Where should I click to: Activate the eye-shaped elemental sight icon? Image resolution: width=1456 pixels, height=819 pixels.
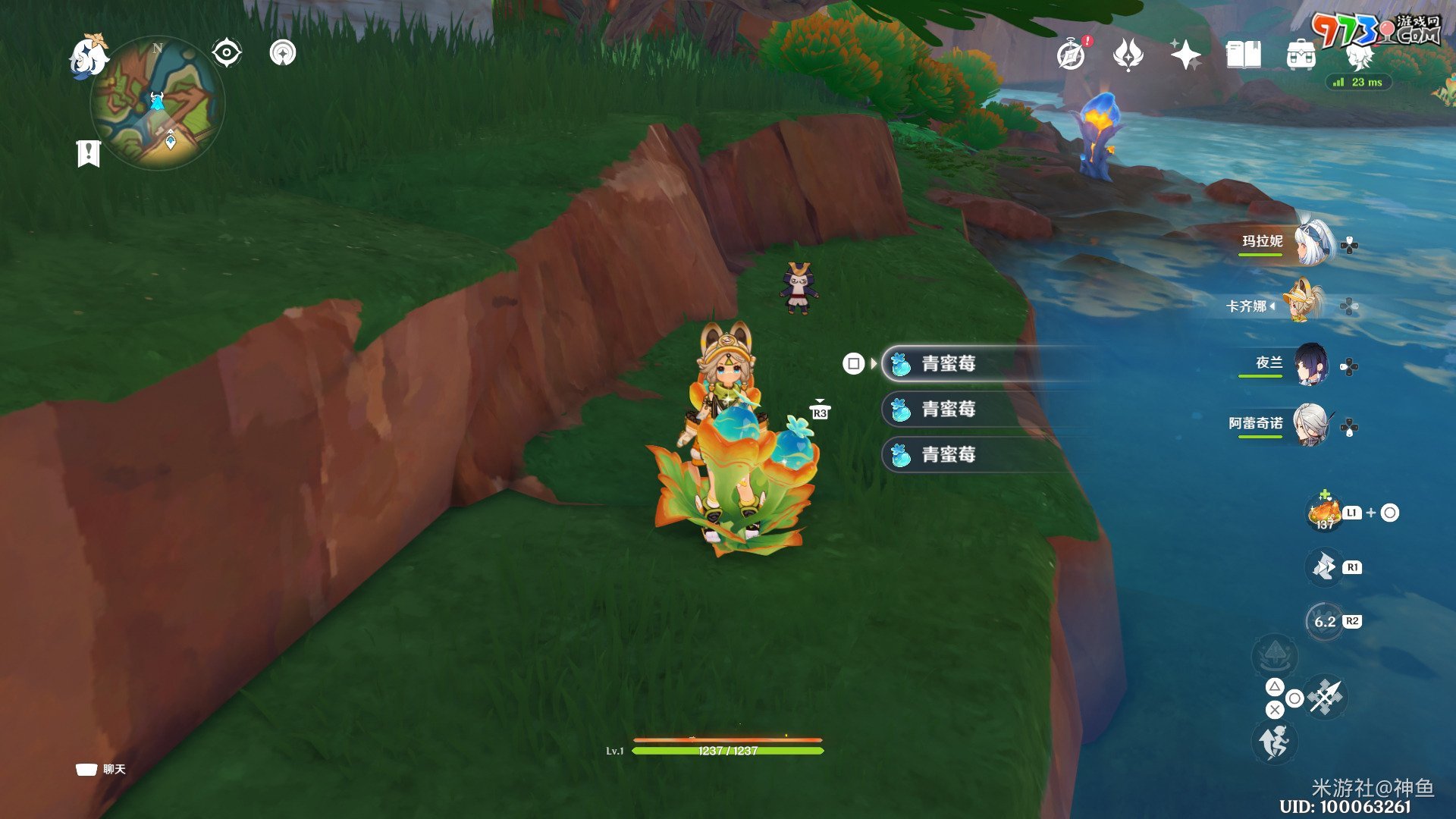[x=226, y=53]
